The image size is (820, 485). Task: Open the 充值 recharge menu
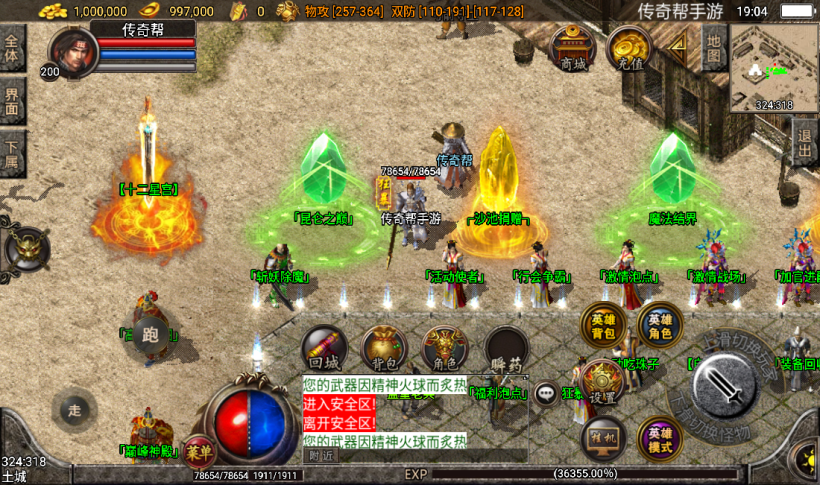coord(630,48)
